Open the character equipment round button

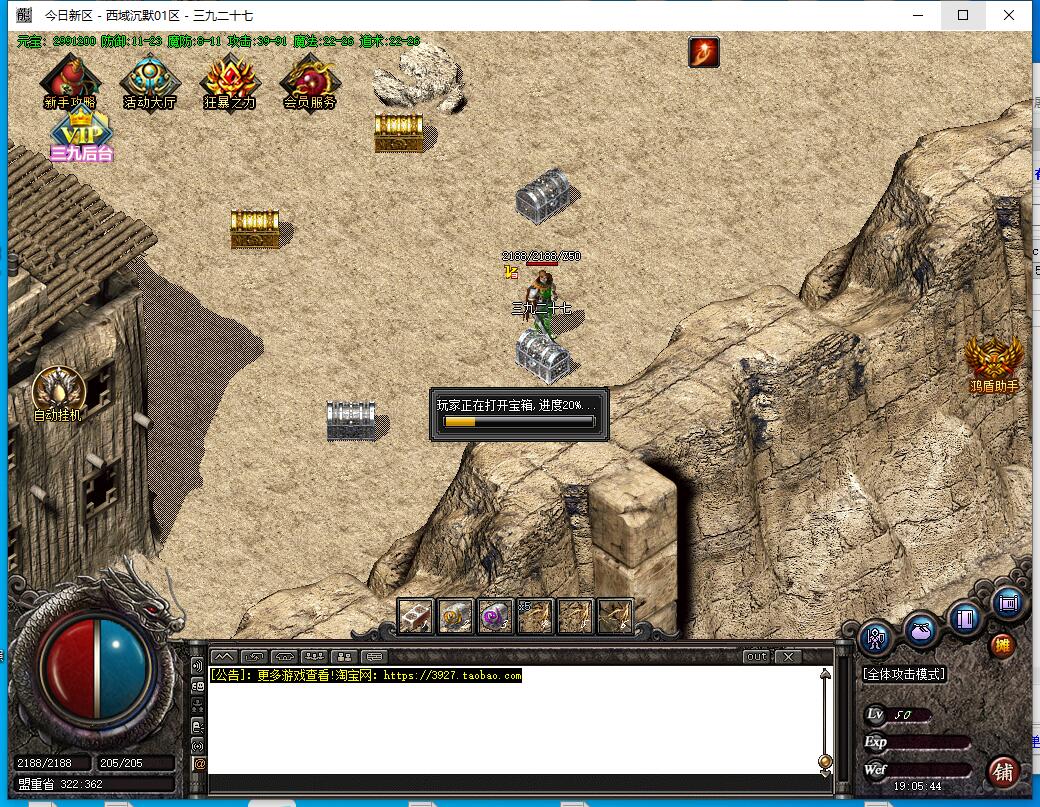(876, 638)
